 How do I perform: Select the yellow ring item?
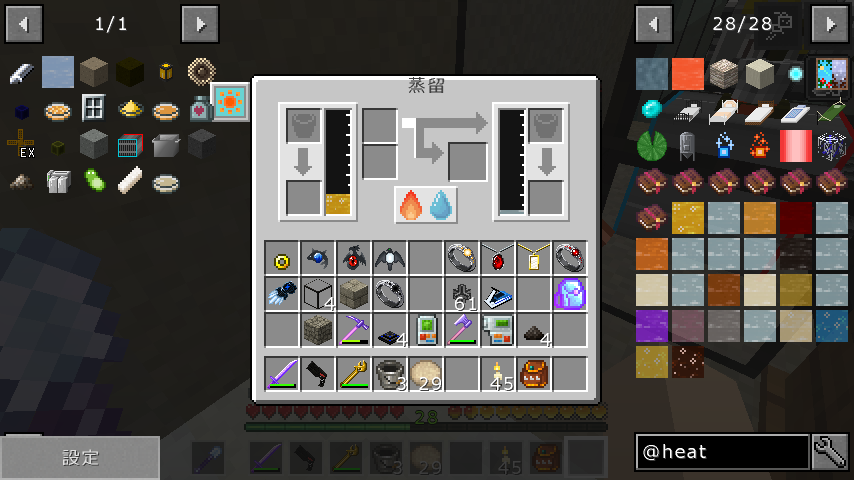[x=282, y=259]
